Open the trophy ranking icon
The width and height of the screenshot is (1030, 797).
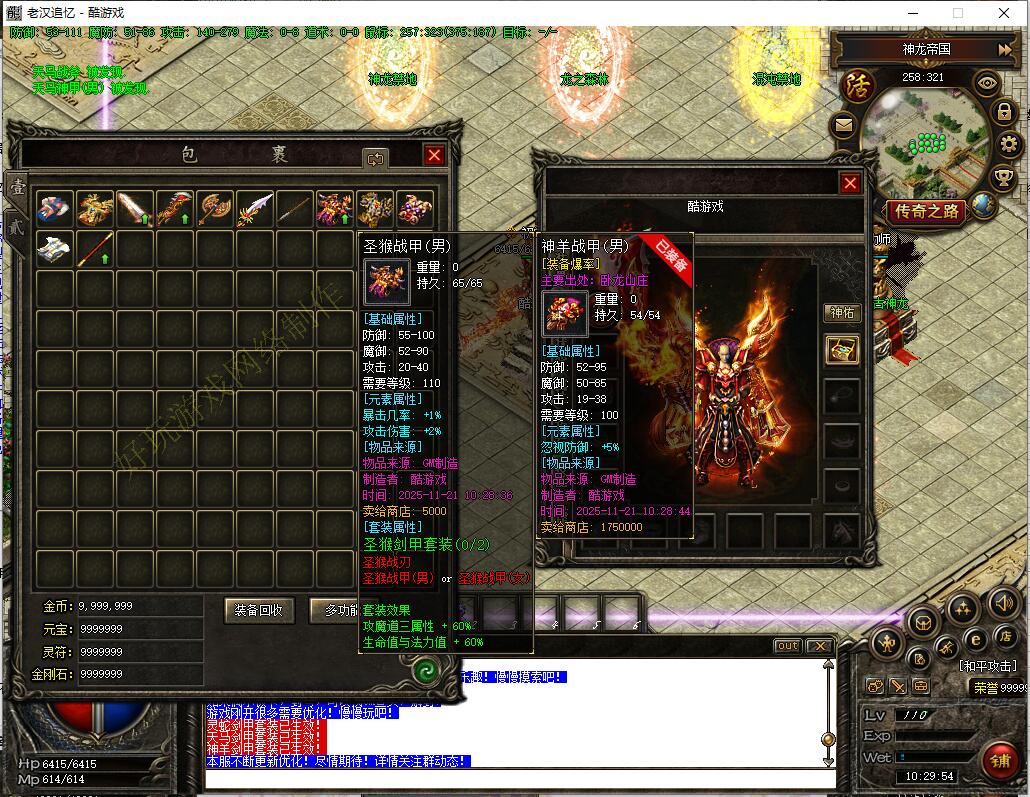(x=1003, y=179)
